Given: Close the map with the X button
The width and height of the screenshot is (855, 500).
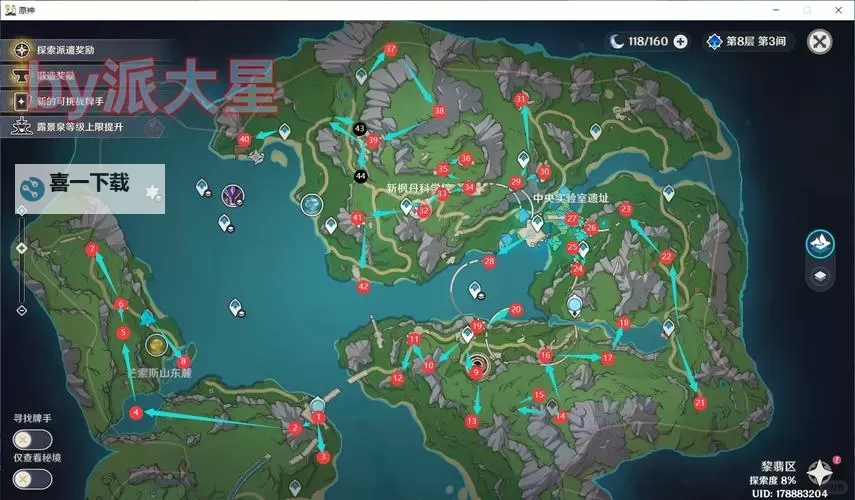Looking at the screenshot, I should coord(819,41).
